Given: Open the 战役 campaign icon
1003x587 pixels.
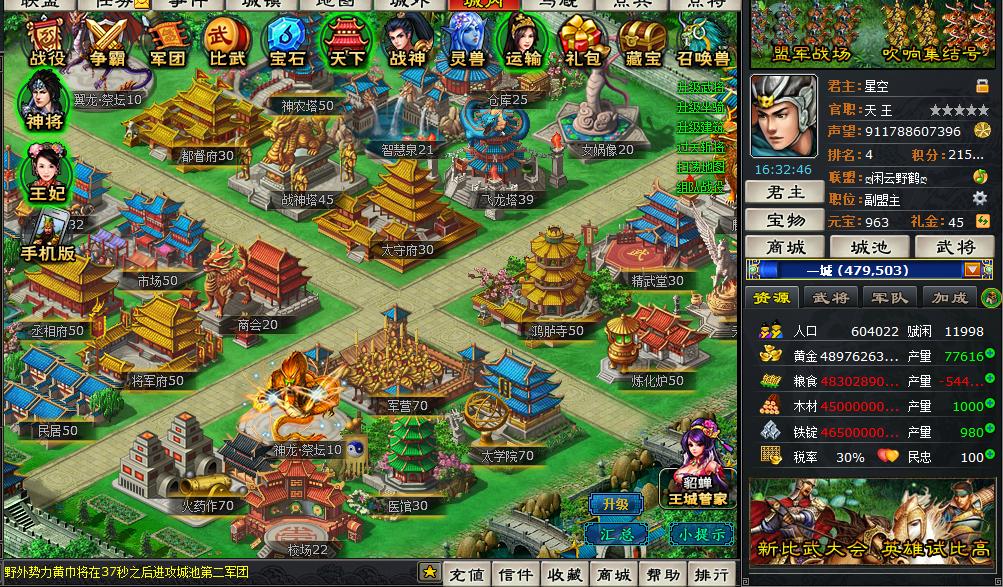Looking at the screenshot, I should tap(47, 42).
